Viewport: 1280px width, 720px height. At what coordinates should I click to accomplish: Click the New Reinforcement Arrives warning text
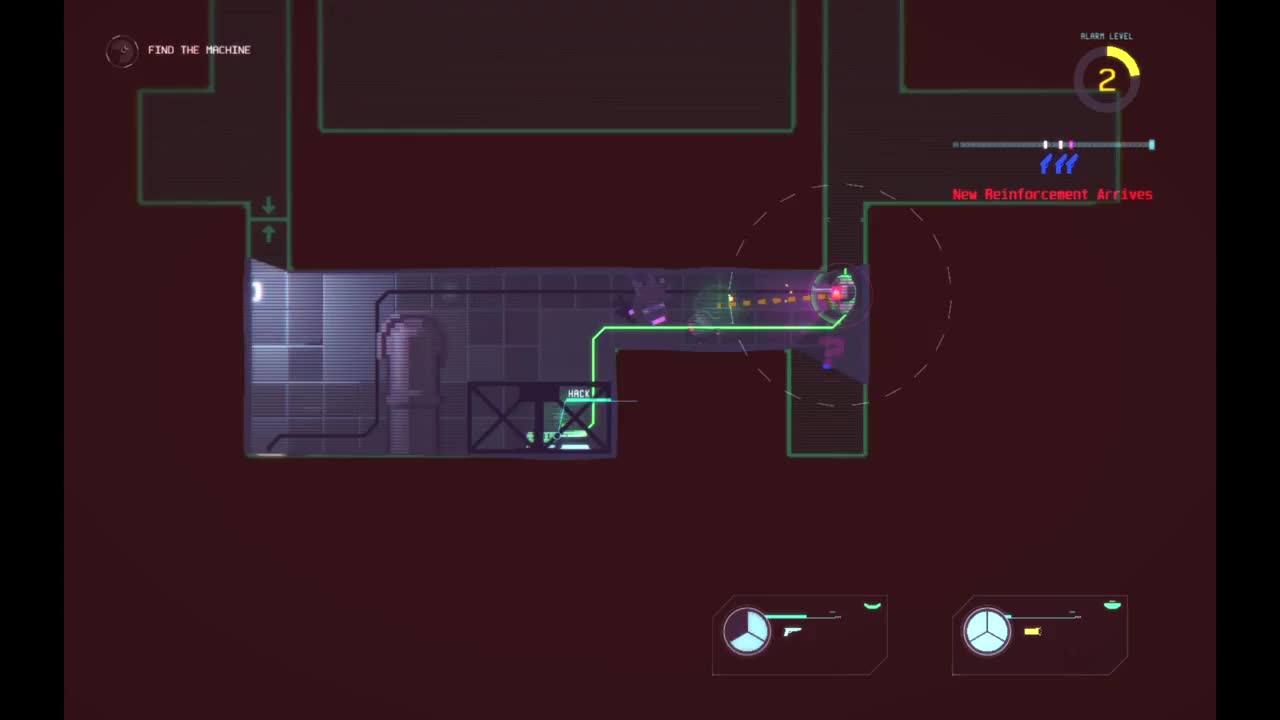[x=1052, y=194]
